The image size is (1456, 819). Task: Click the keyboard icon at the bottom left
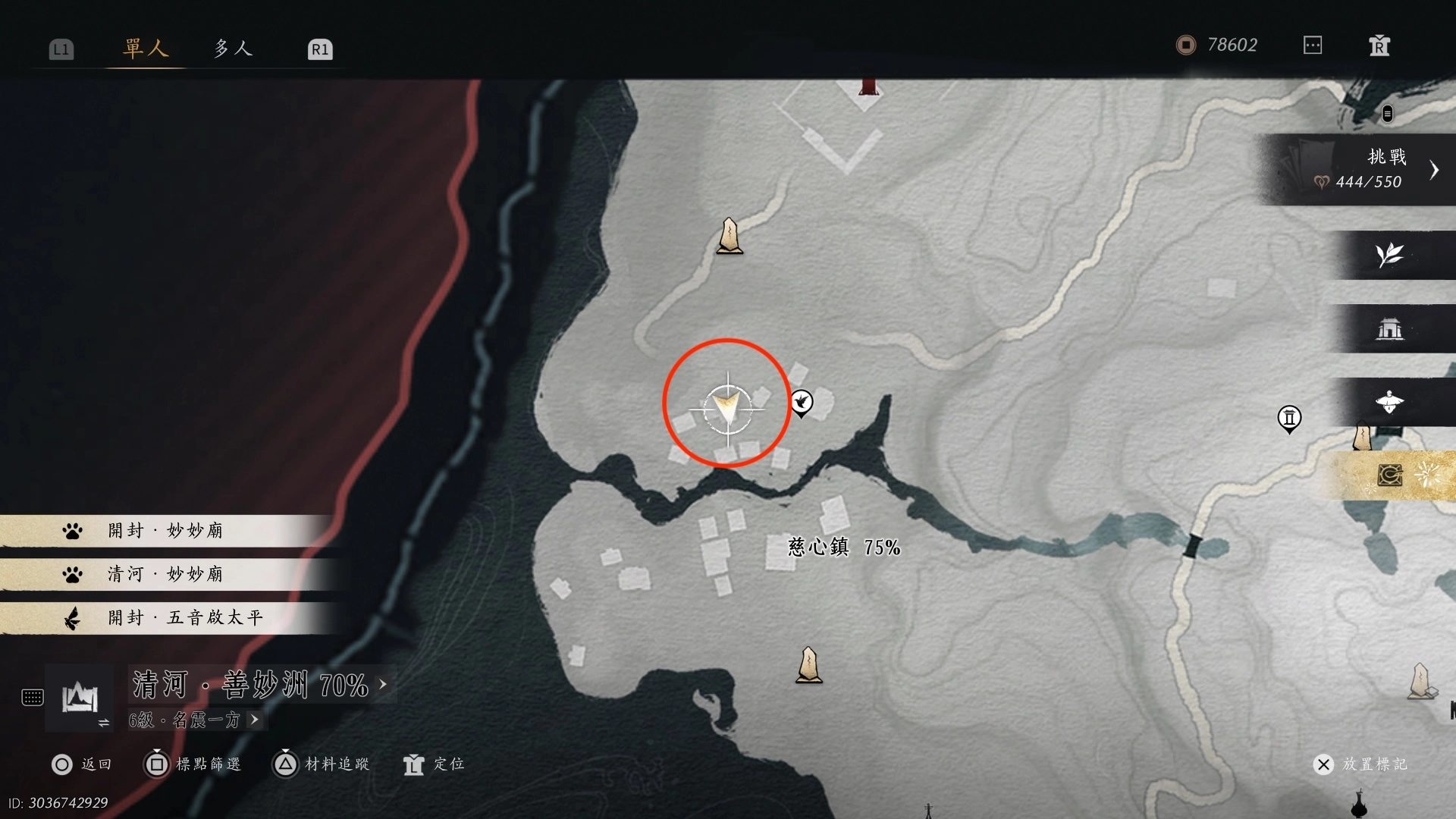33,698
